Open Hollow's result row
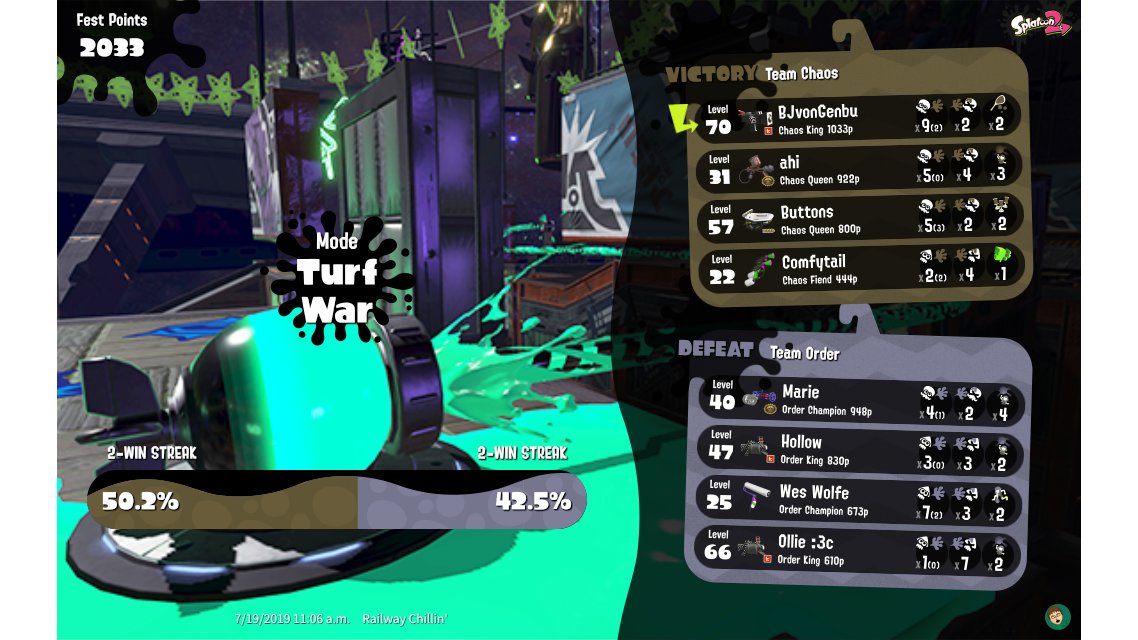1138x640 pixels. (x=860, y=449)
